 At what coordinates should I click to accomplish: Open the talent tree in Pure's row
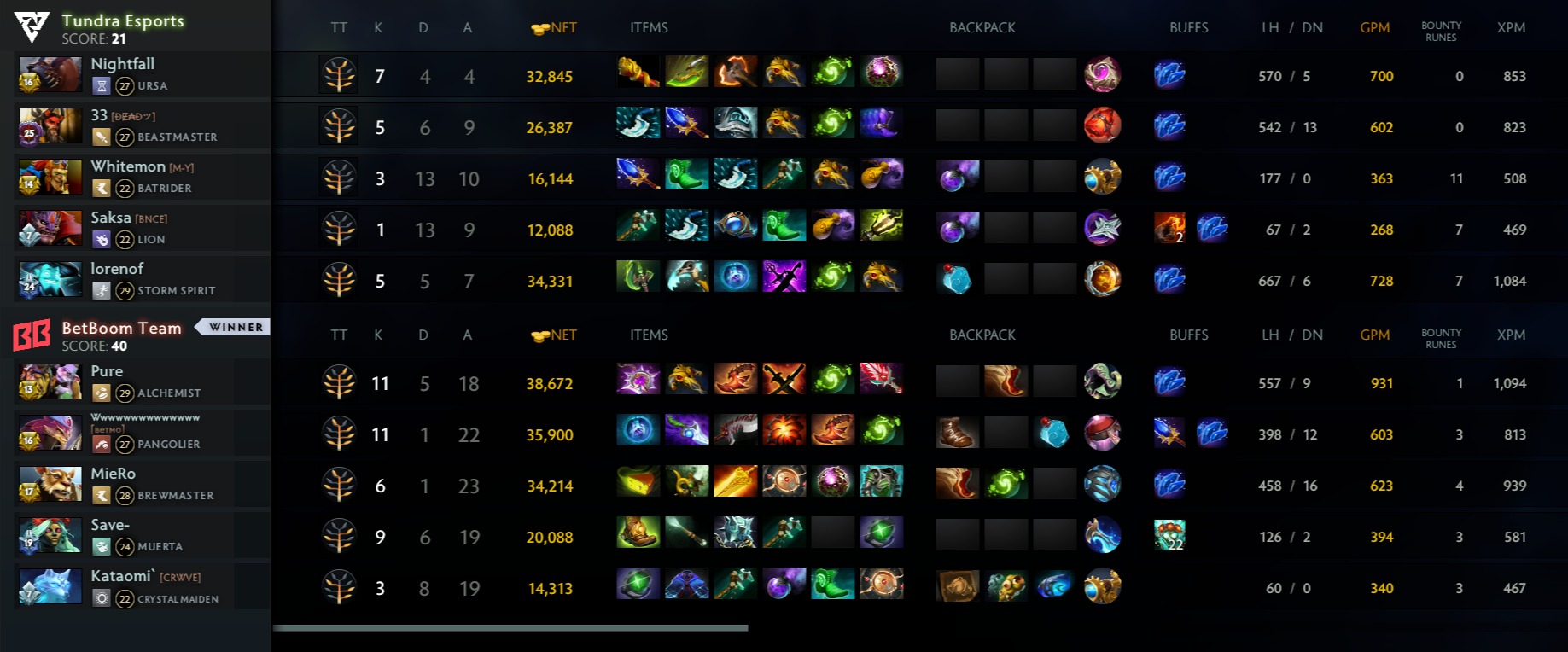click(x=339, y=383)
